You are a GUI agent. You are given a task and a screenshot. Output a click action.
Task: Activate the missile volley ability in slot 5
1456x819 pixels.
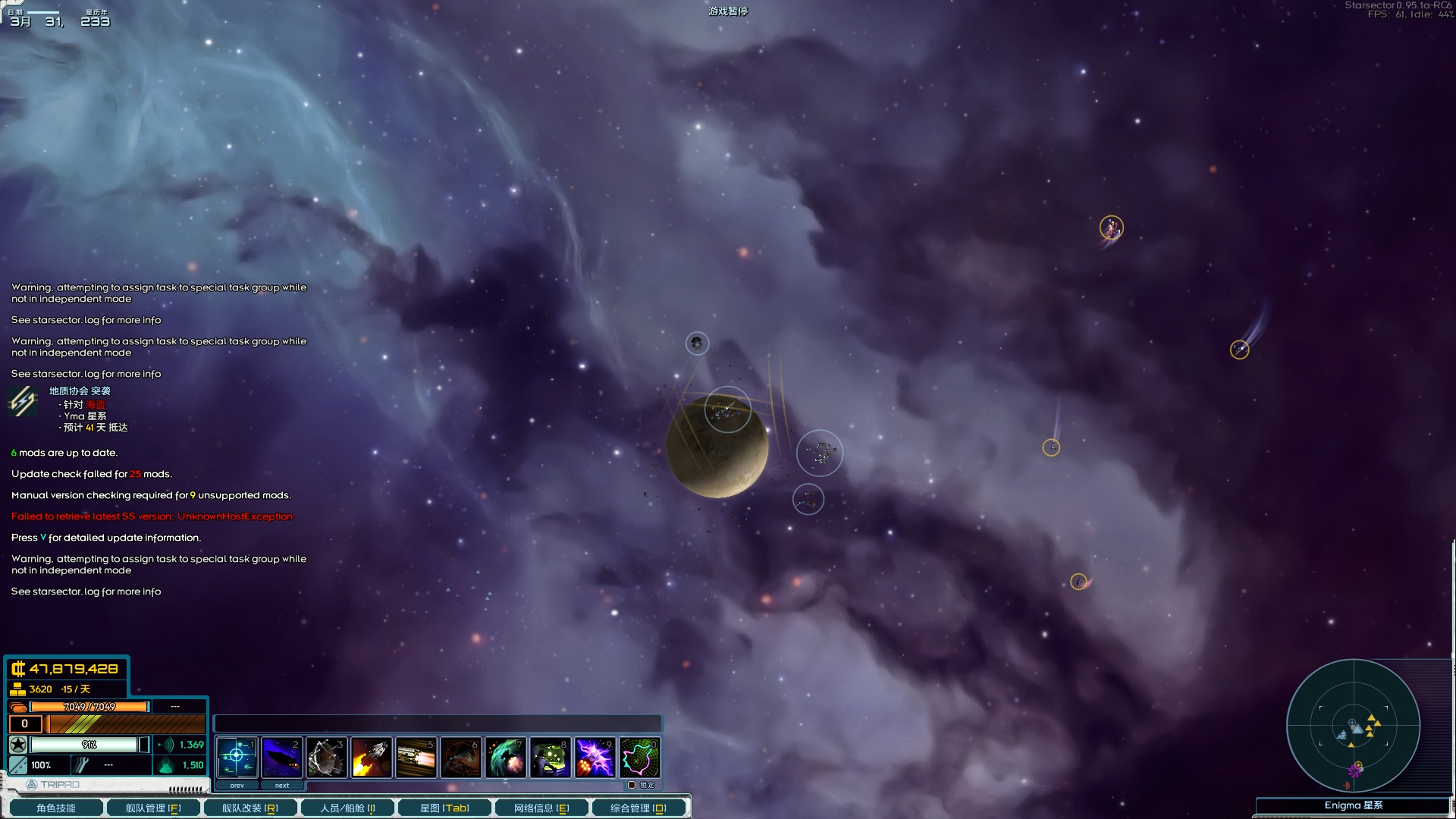(x=416, y=757)
